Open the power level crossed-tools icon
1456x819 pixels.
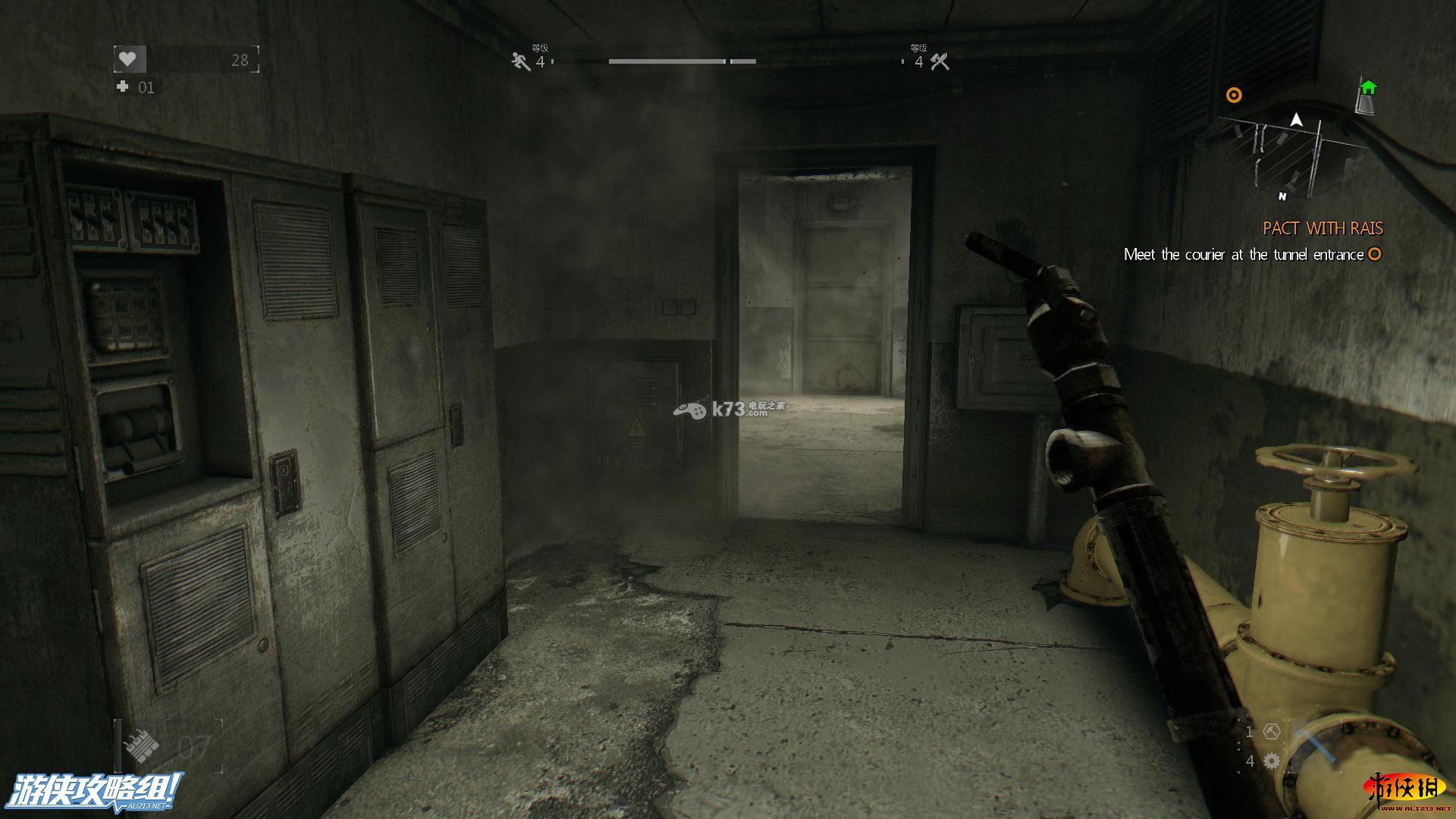[940, 61]
